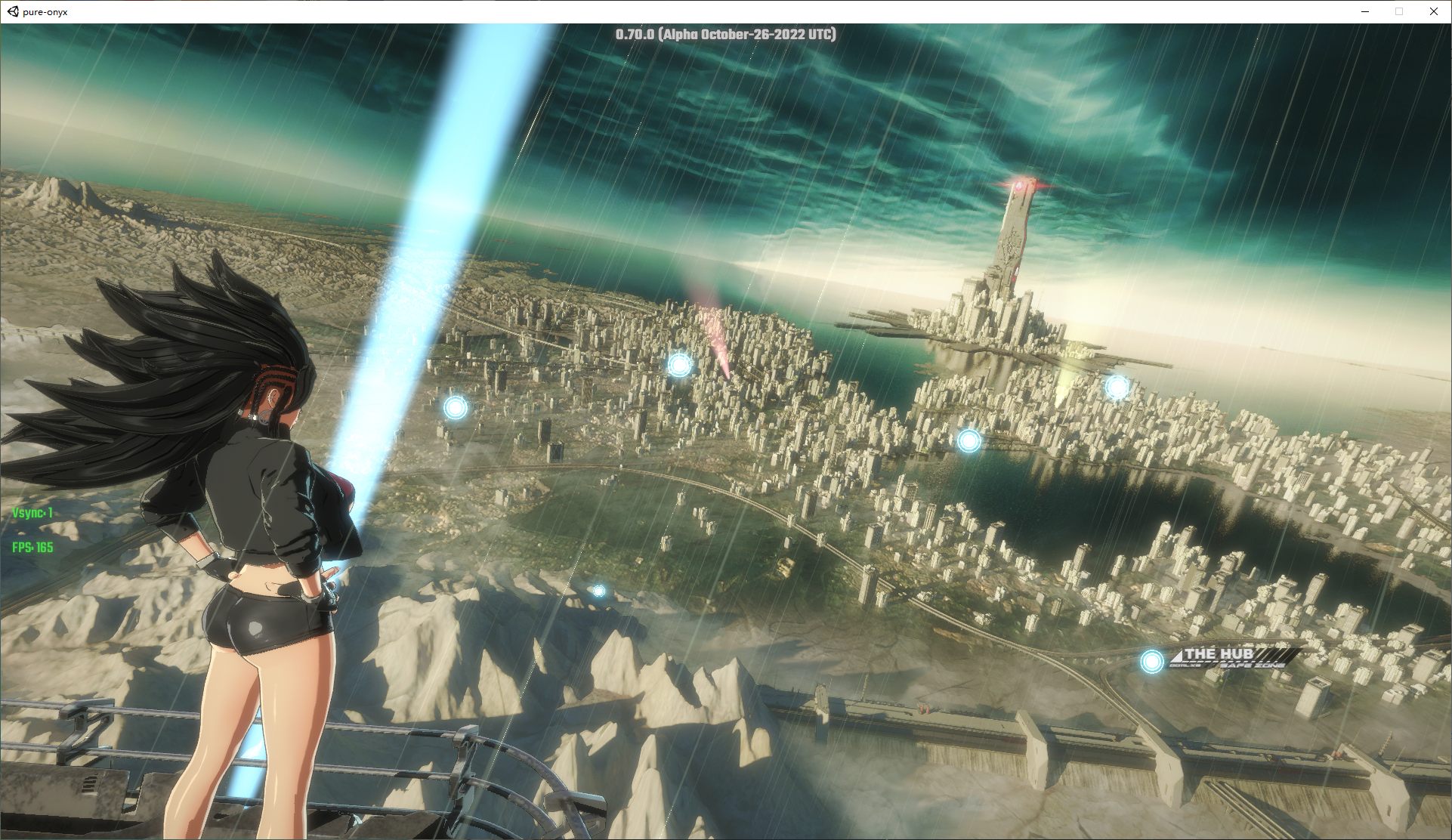Select the small map marker over the mountains

[599, 591]
